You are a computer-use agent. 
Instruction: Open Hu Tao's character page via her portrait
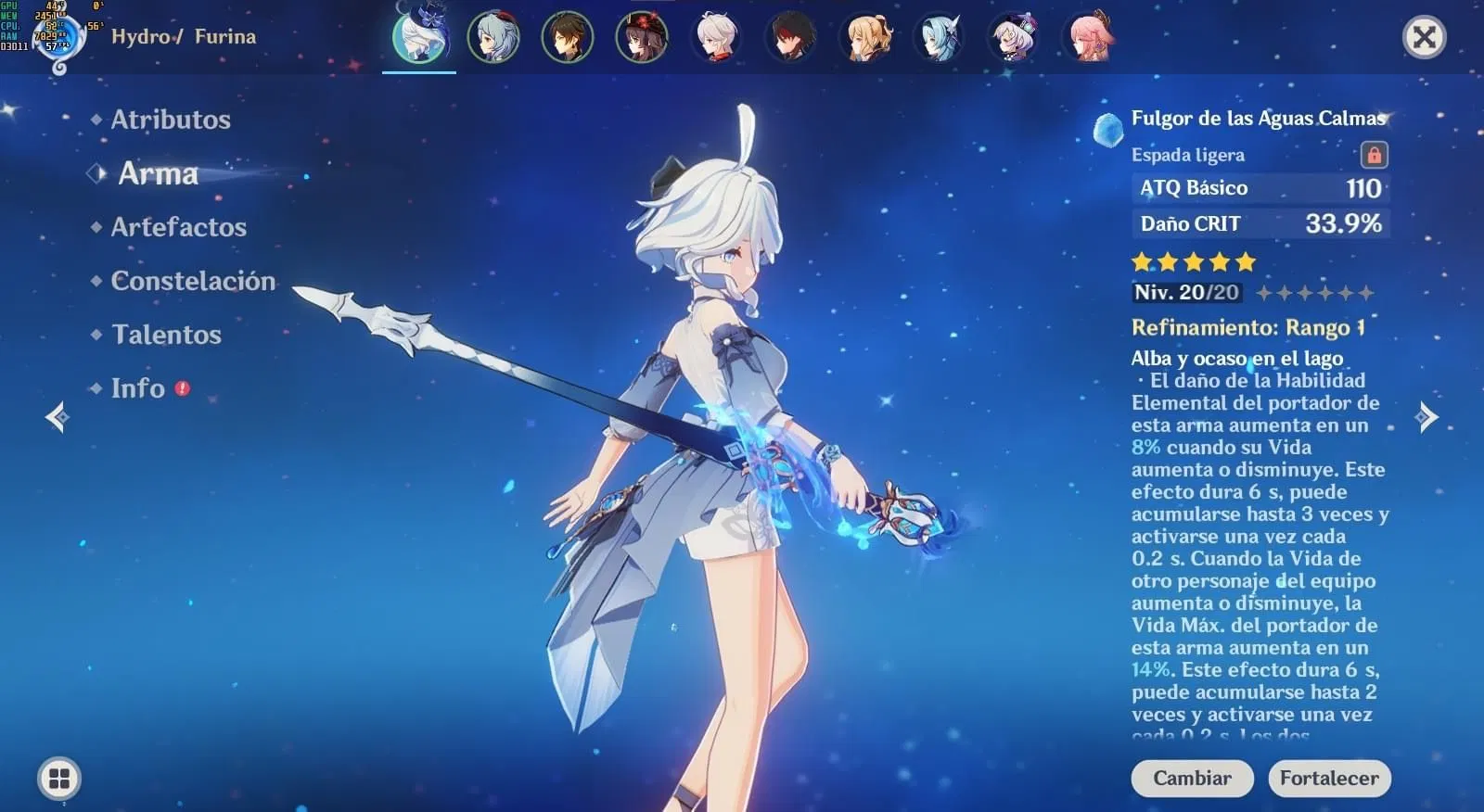point(642,39)
